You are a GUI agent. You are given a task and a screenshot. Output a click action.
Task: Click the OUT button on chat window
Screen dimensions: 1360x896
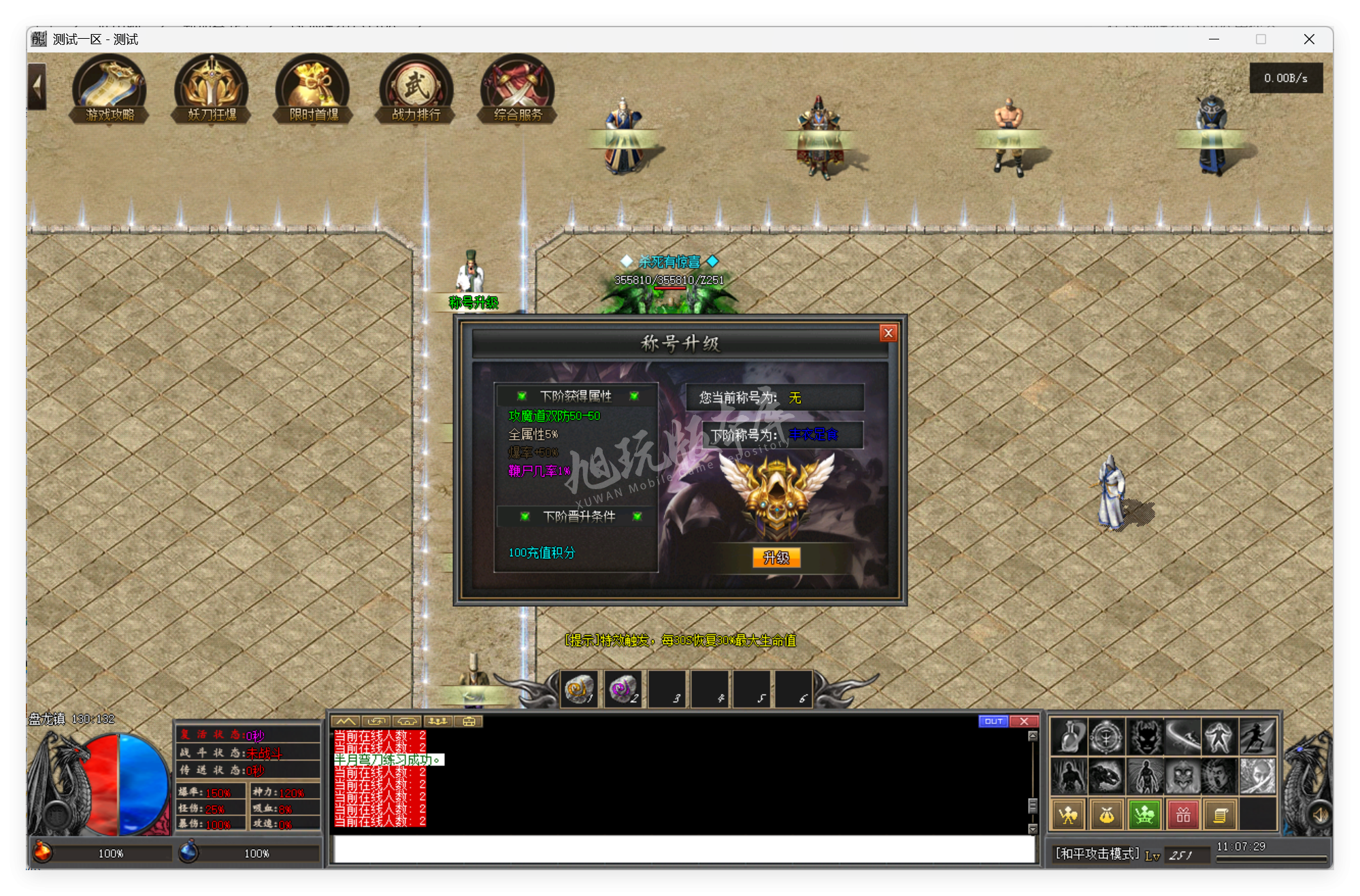click(994, 721)
